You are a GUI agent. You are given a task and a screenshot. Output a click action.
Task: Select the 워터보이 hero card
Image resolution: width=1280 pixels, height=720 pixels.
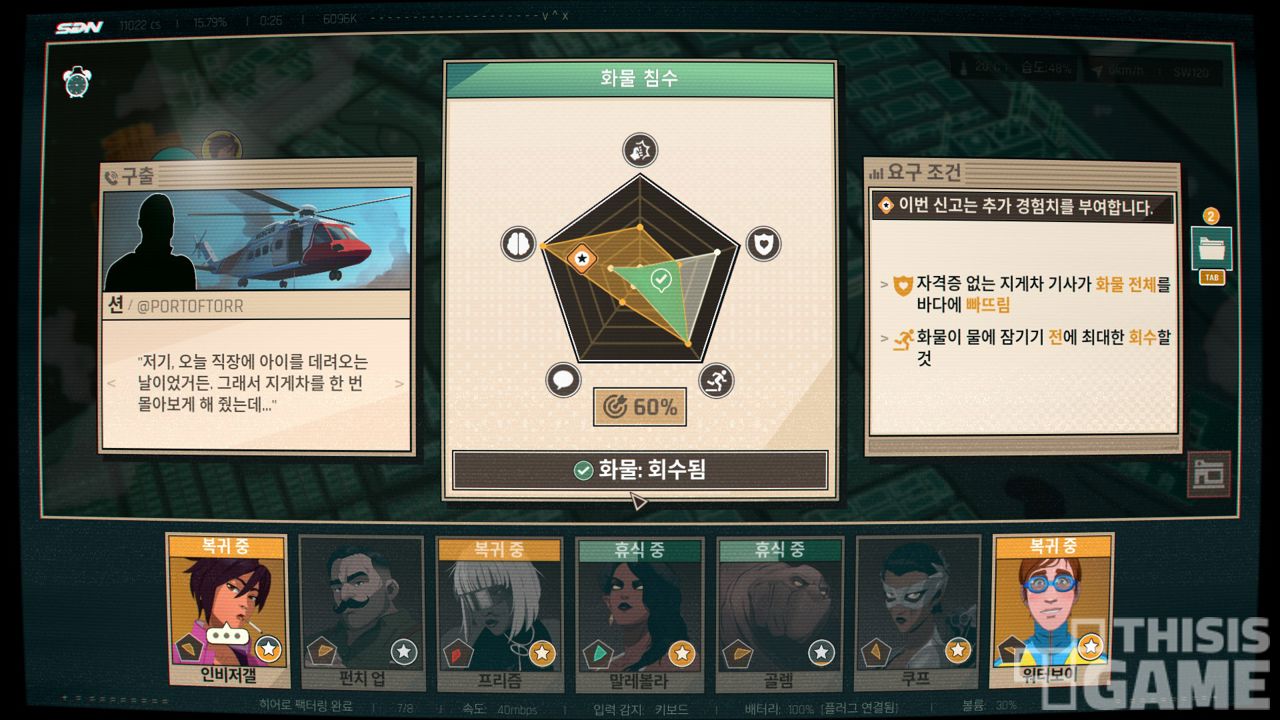[x=1051, y=610]
